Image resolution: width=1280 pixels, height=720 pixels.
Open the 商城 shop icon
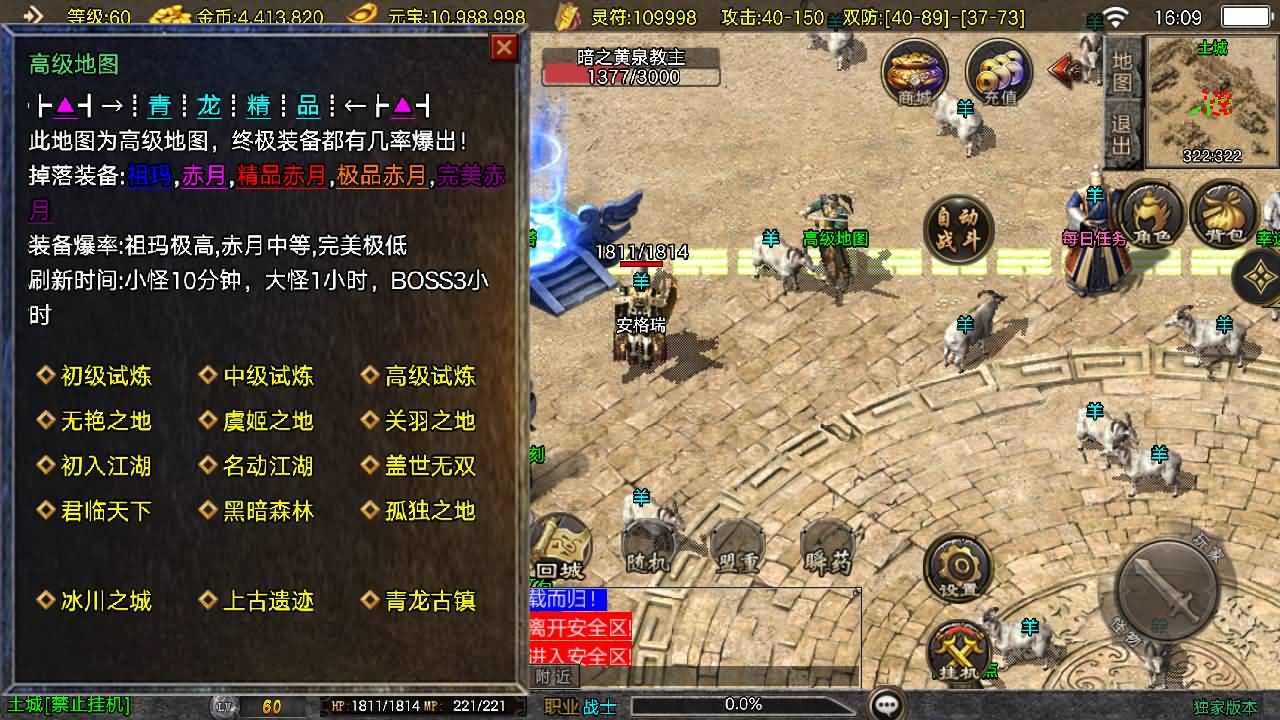tap(913, 72)
